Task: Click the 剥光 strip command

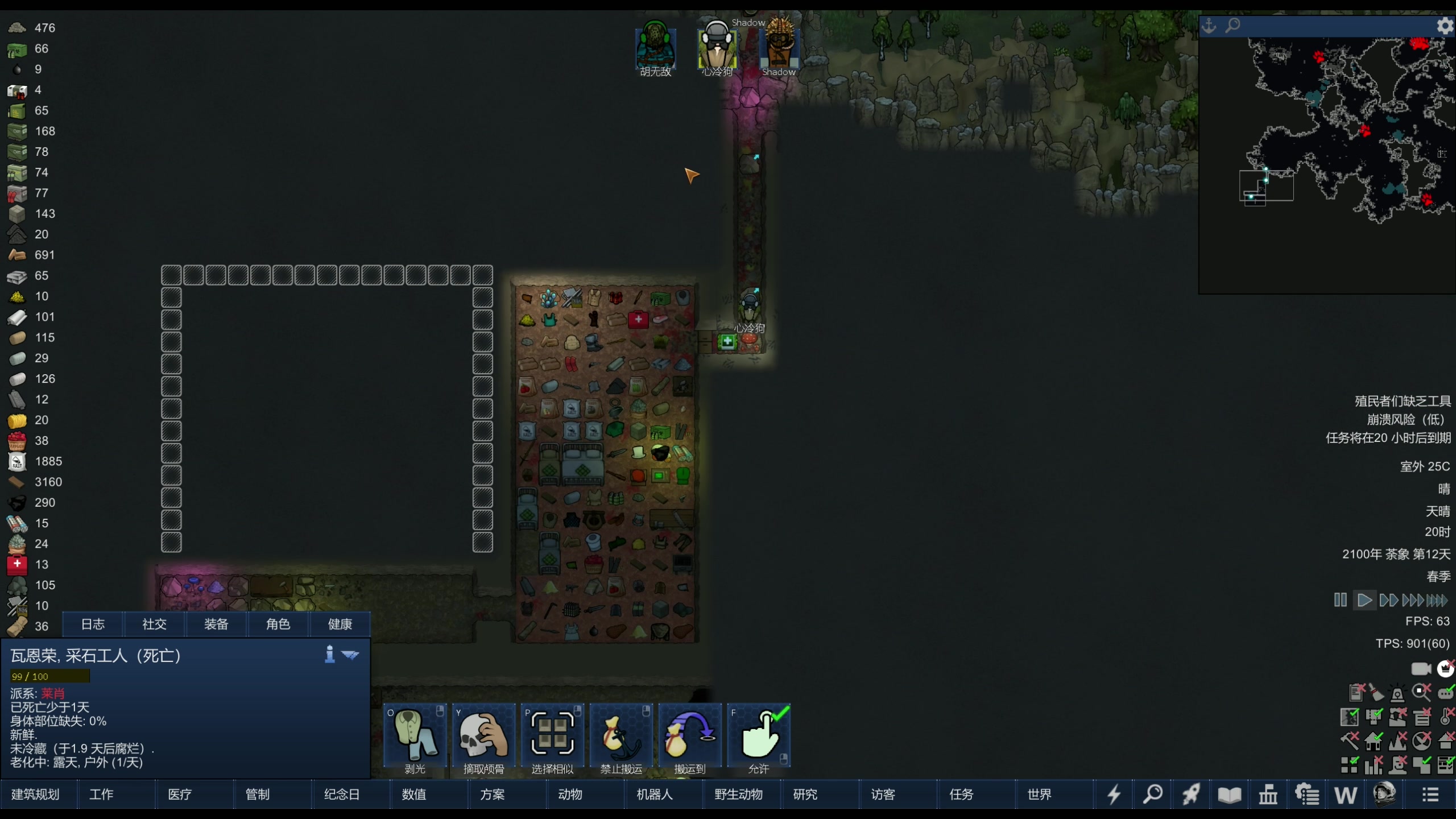Action: [415, 738]
